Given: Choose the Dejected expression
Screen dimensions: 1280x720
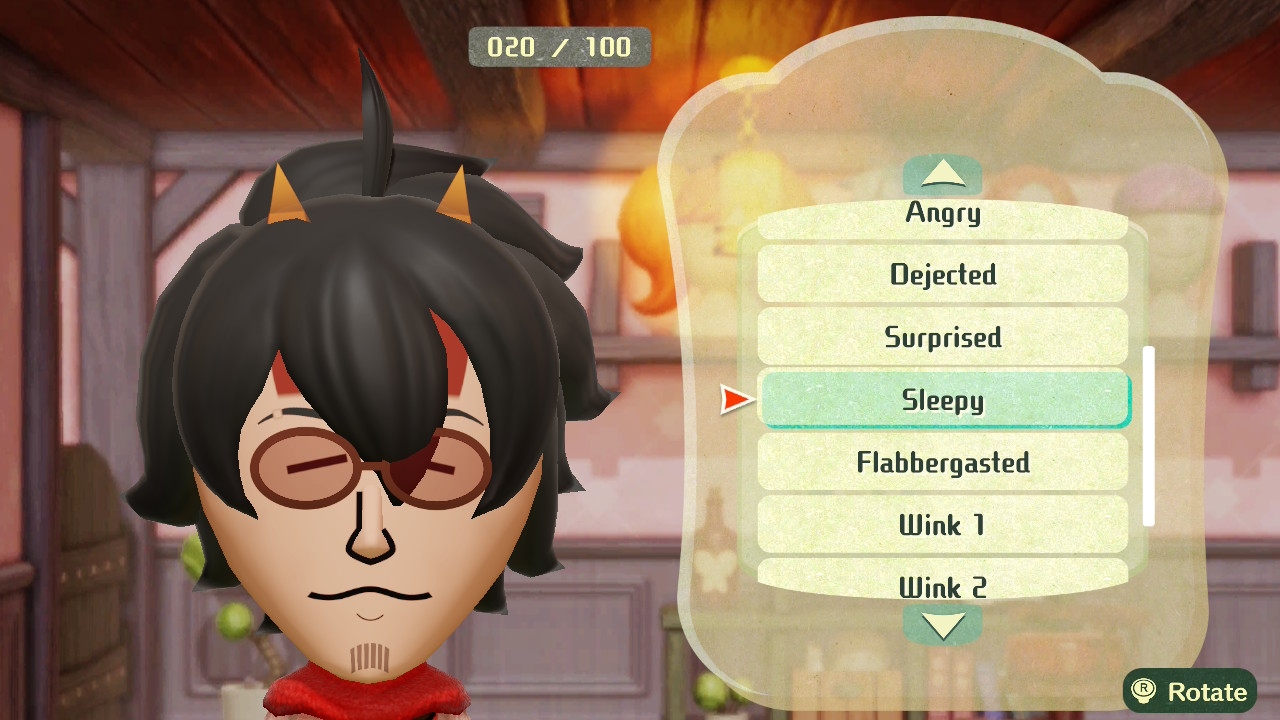Looking at the screenshot, I should click(x=943, y=274).
